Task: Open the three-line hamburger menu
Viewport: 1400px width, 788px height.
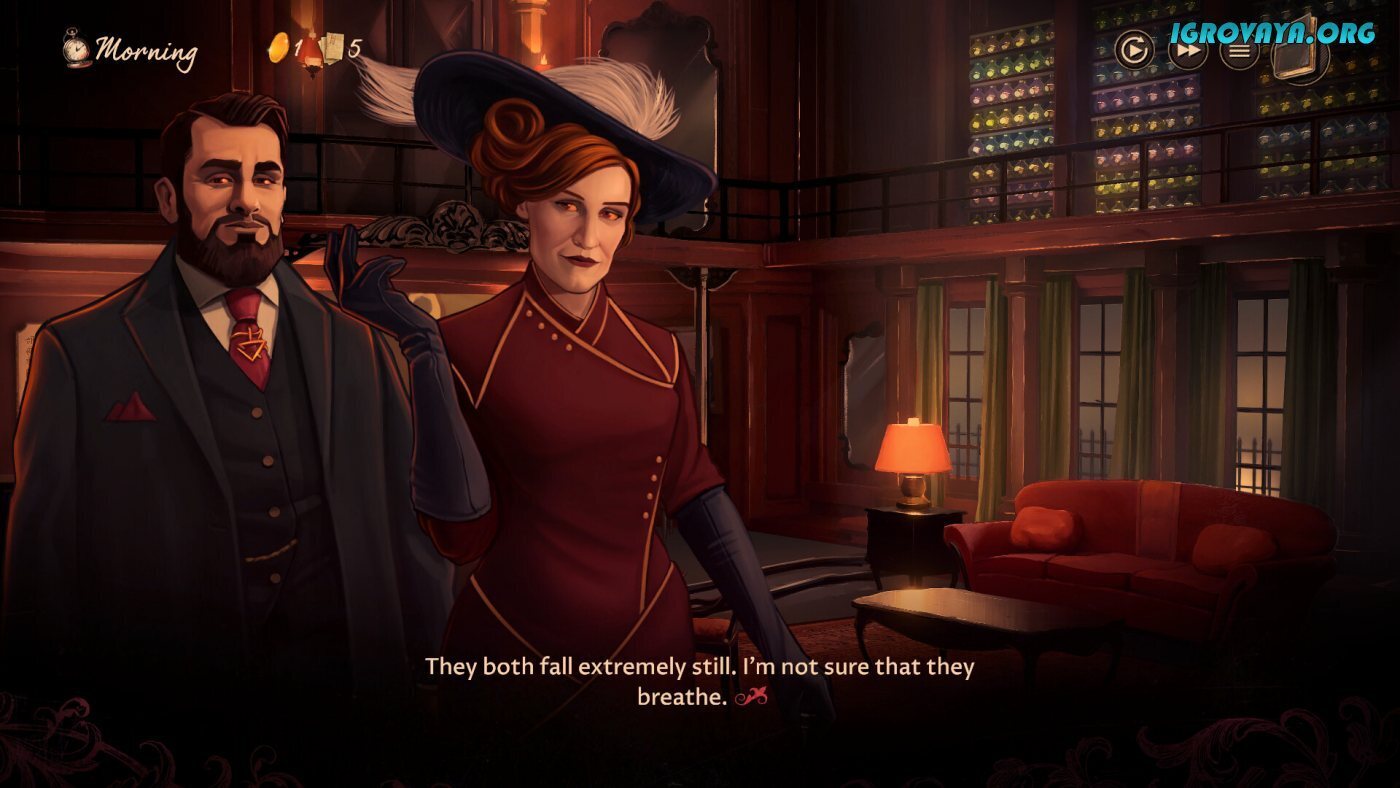Action: (x=1239, y=50)
